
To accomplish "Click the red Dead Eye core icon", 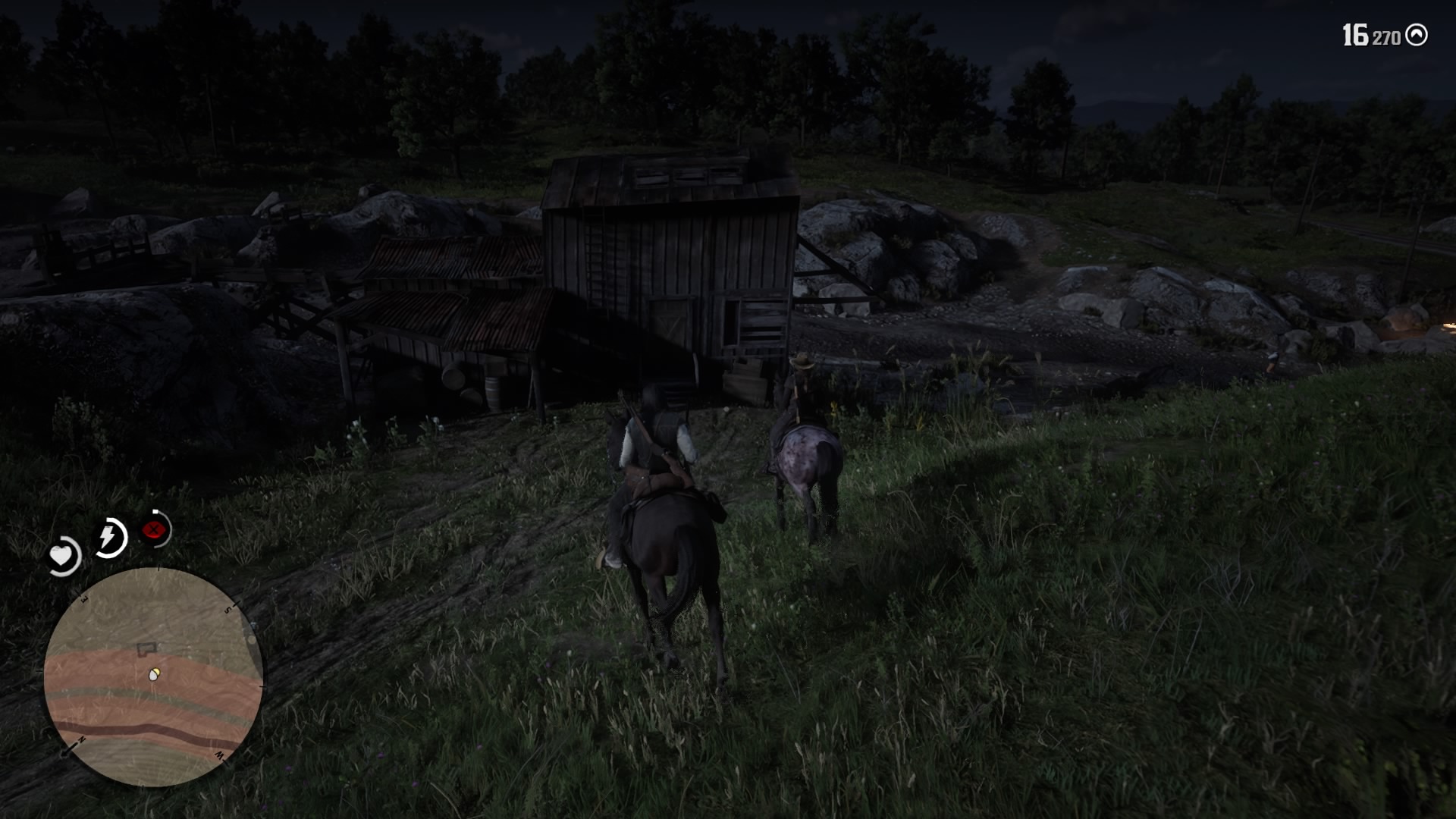I will 152,529.
